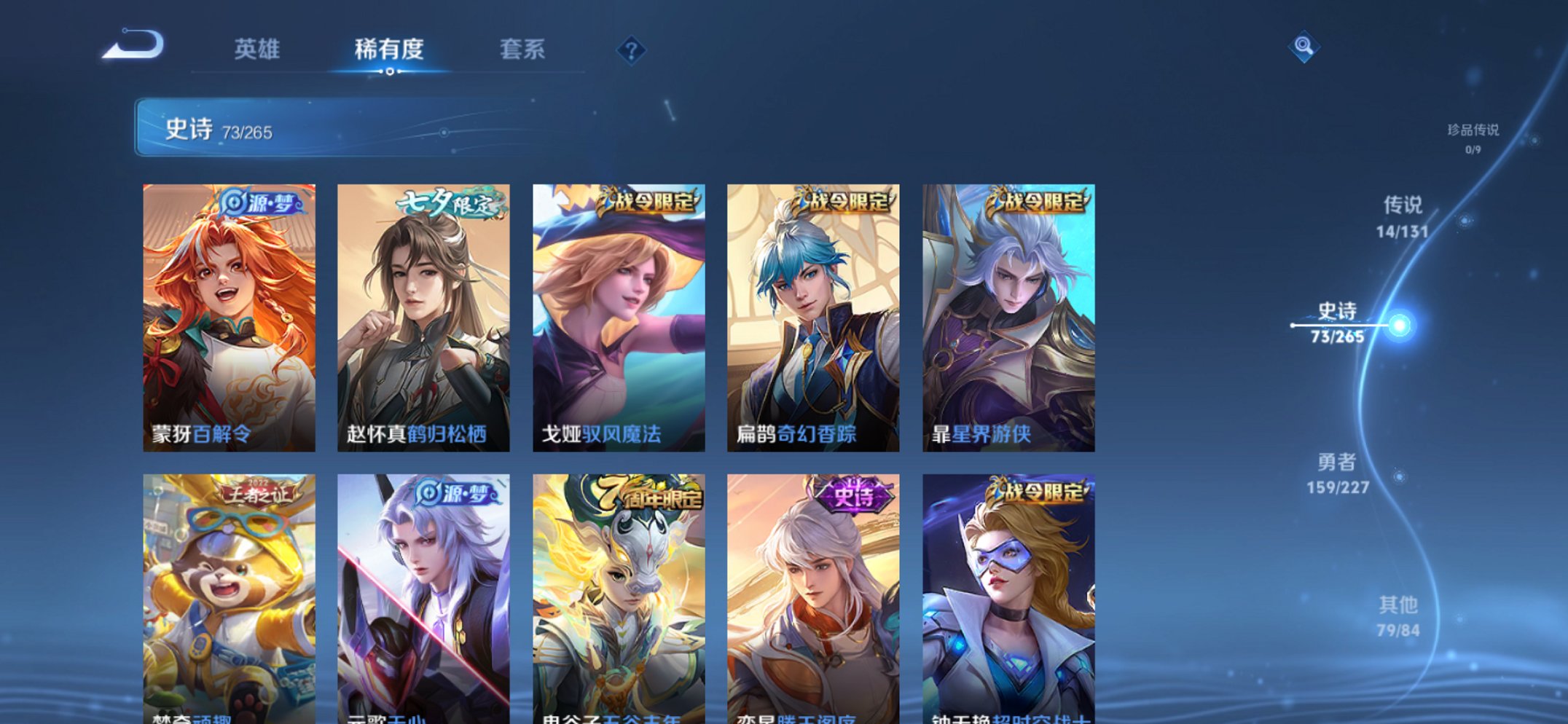The width and height of the screenshot is (1568, 724).
Task: Open the help question mark icon
Action: [633, 50]
